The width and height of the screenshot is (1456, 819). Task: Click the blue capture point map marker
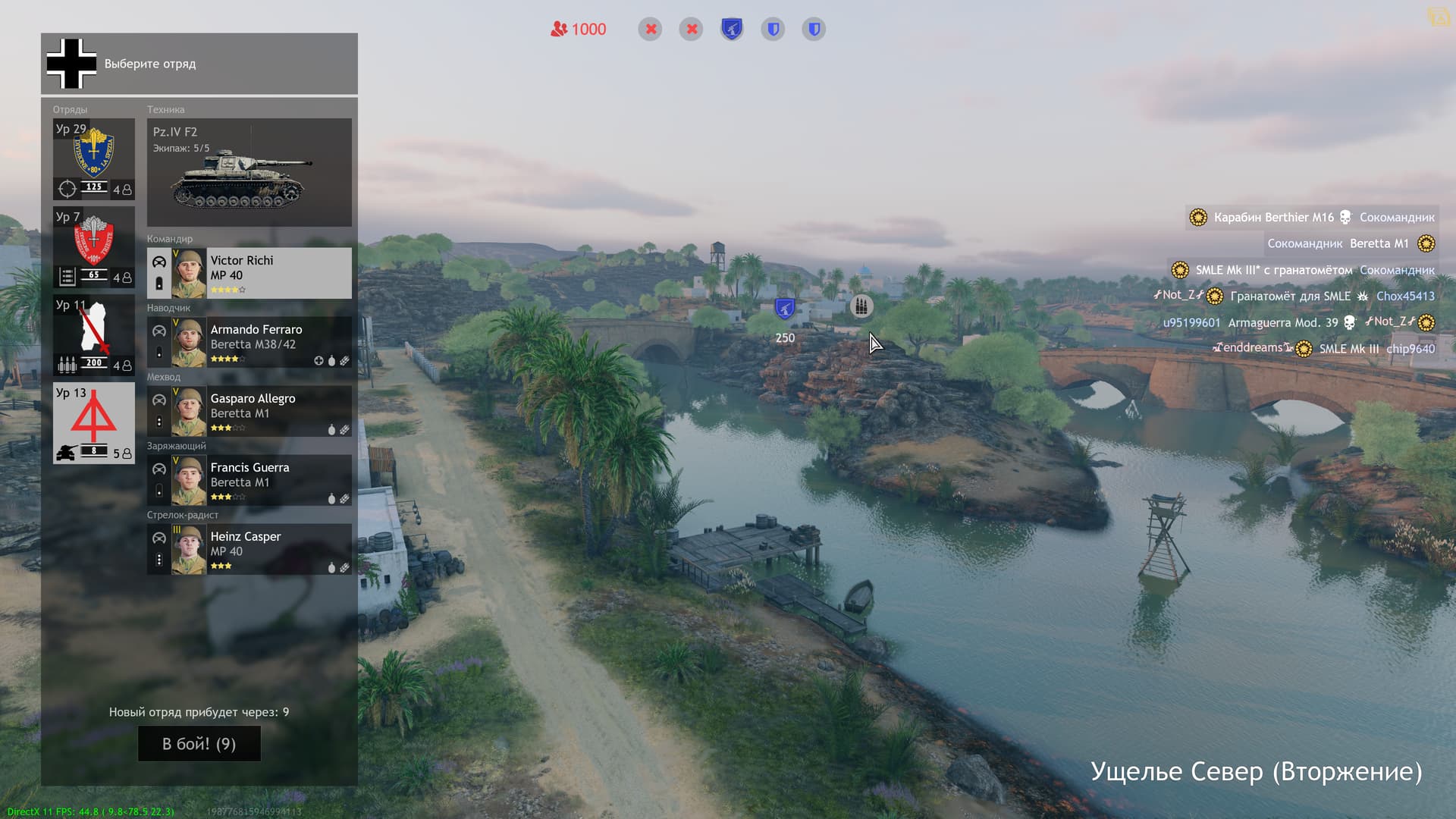(784, 309)
